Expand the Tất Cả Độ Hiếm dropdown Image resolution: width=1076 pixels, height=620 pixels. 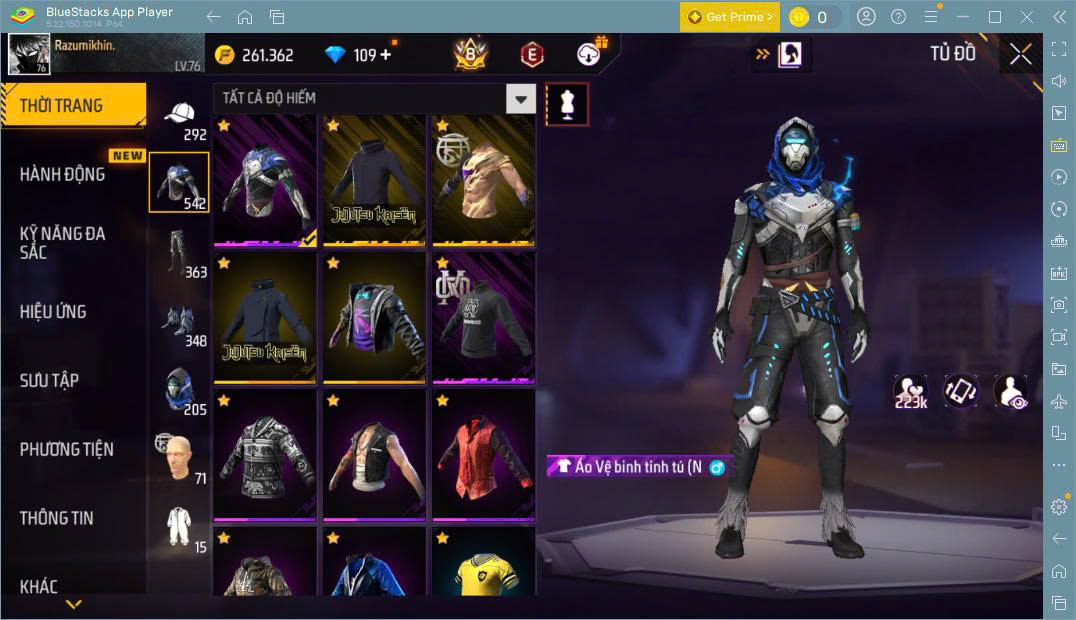pos(519,98)
